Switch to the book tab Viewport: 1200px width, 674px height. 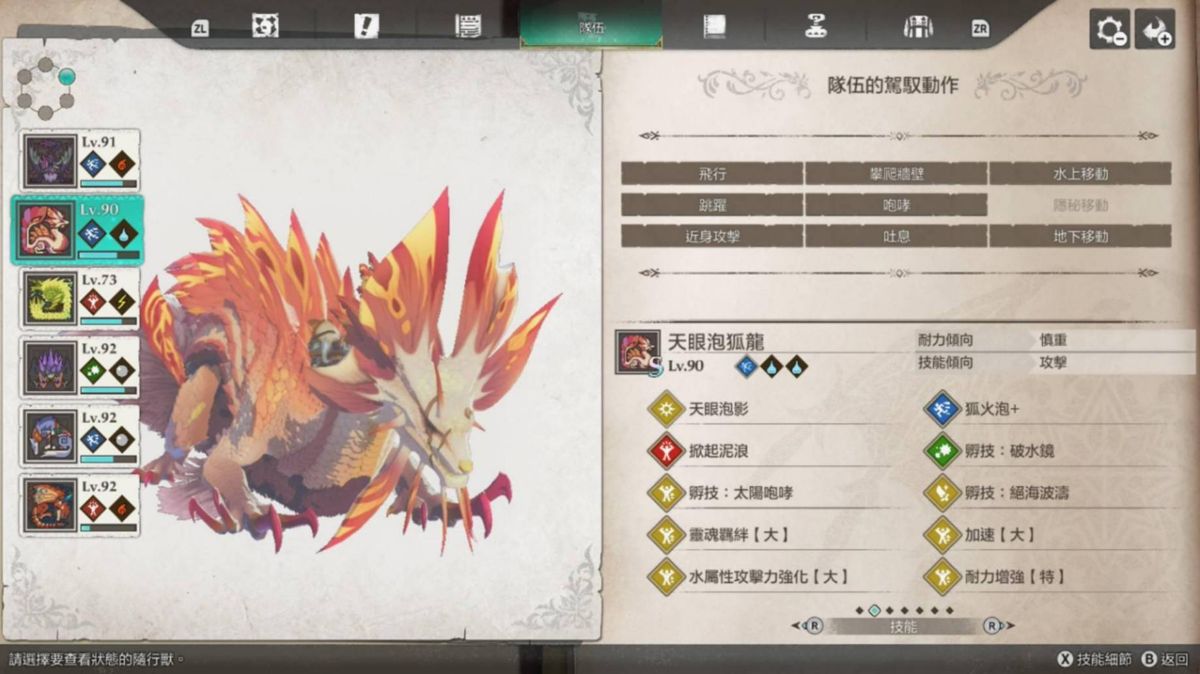713,27
